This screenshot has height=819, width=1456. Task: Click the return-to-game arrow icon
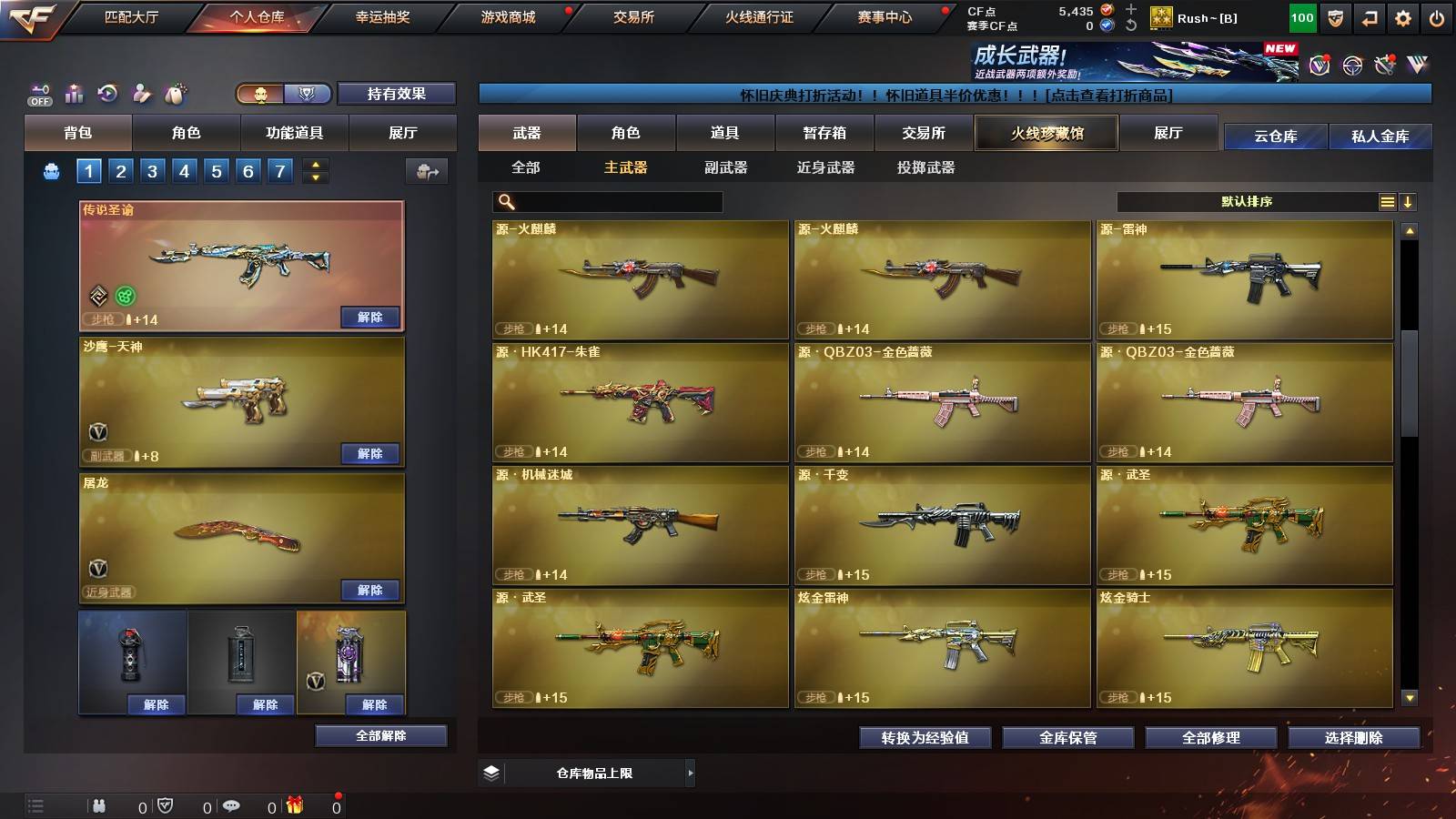[1370, 17]
